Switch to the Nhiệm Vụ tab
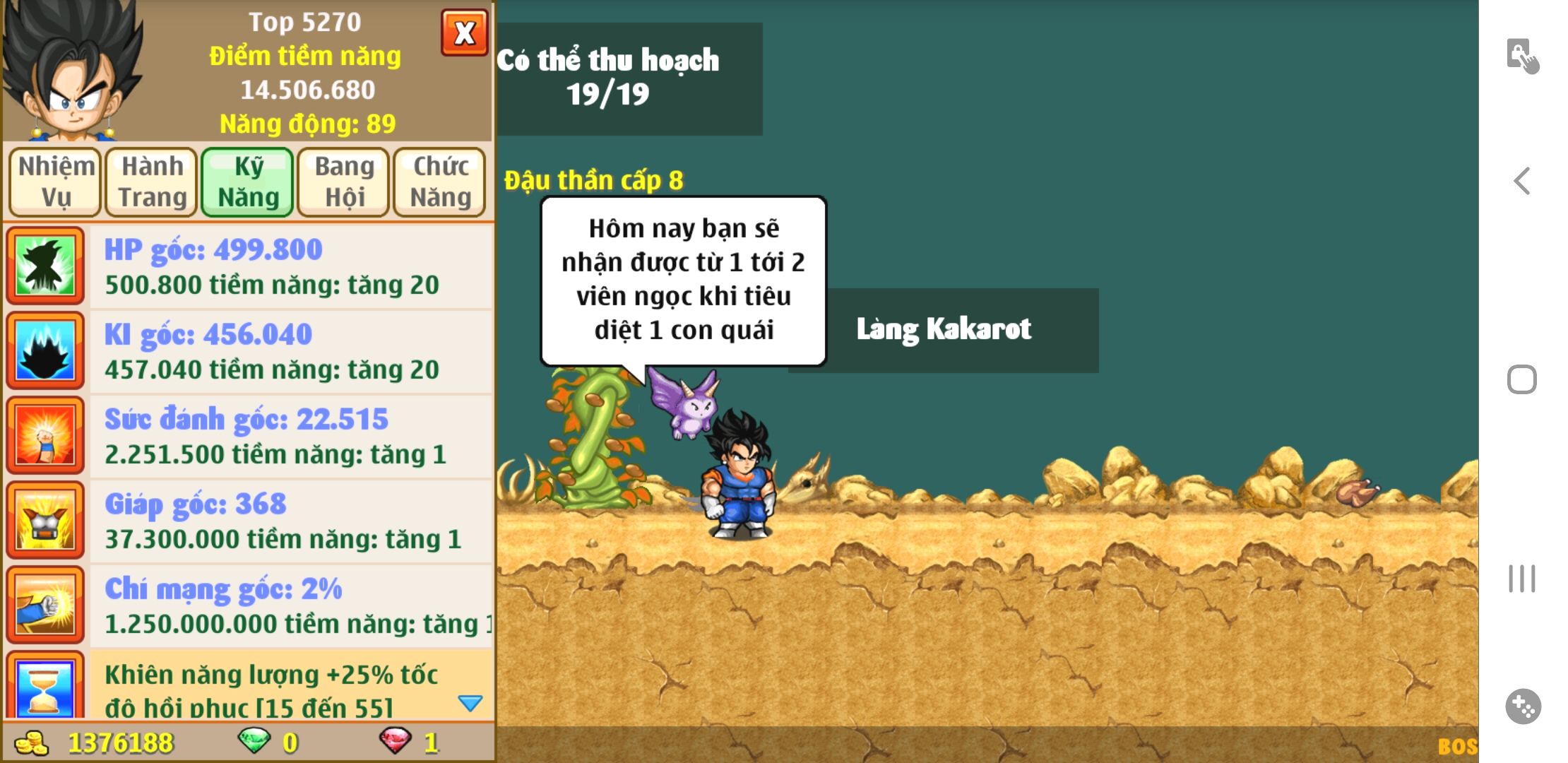The image size is (1568, 763). [x=56, y=182]
